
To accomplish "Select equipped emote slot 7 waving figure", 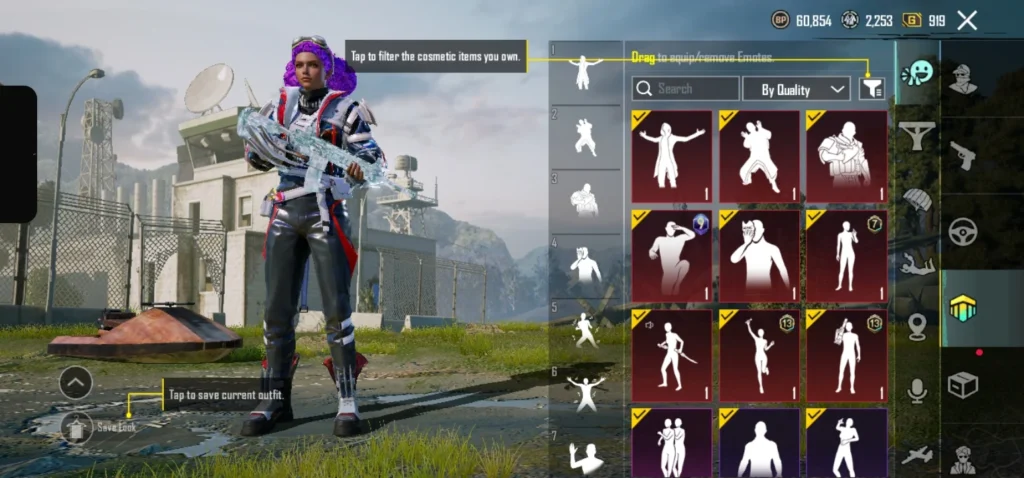I will pyautogui.click(x=585, y=455).
